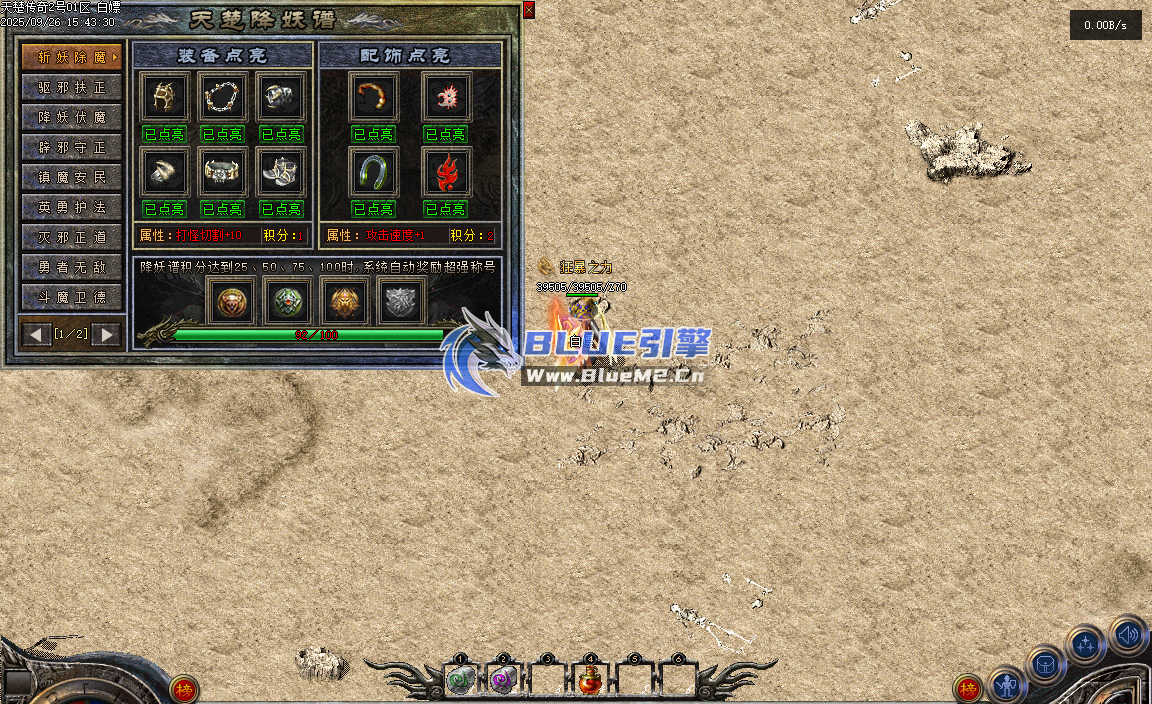The width and height of the screenshot is (1152, 704).
Task: Select the silver shield title reward
Action: (x=402, y=301)
